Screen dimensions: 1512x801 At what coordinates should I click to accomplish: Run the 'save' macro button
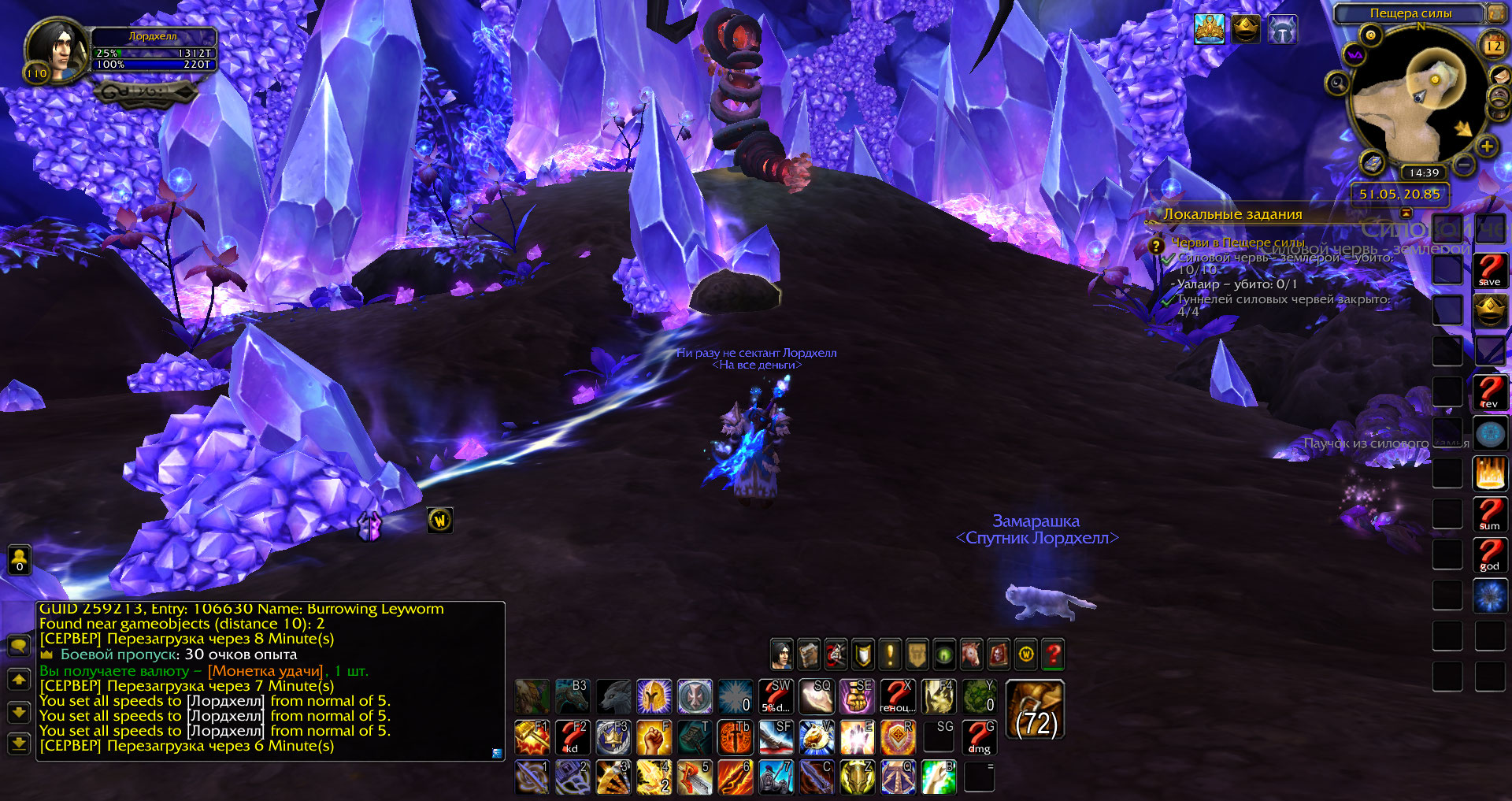pos(1489,269)
